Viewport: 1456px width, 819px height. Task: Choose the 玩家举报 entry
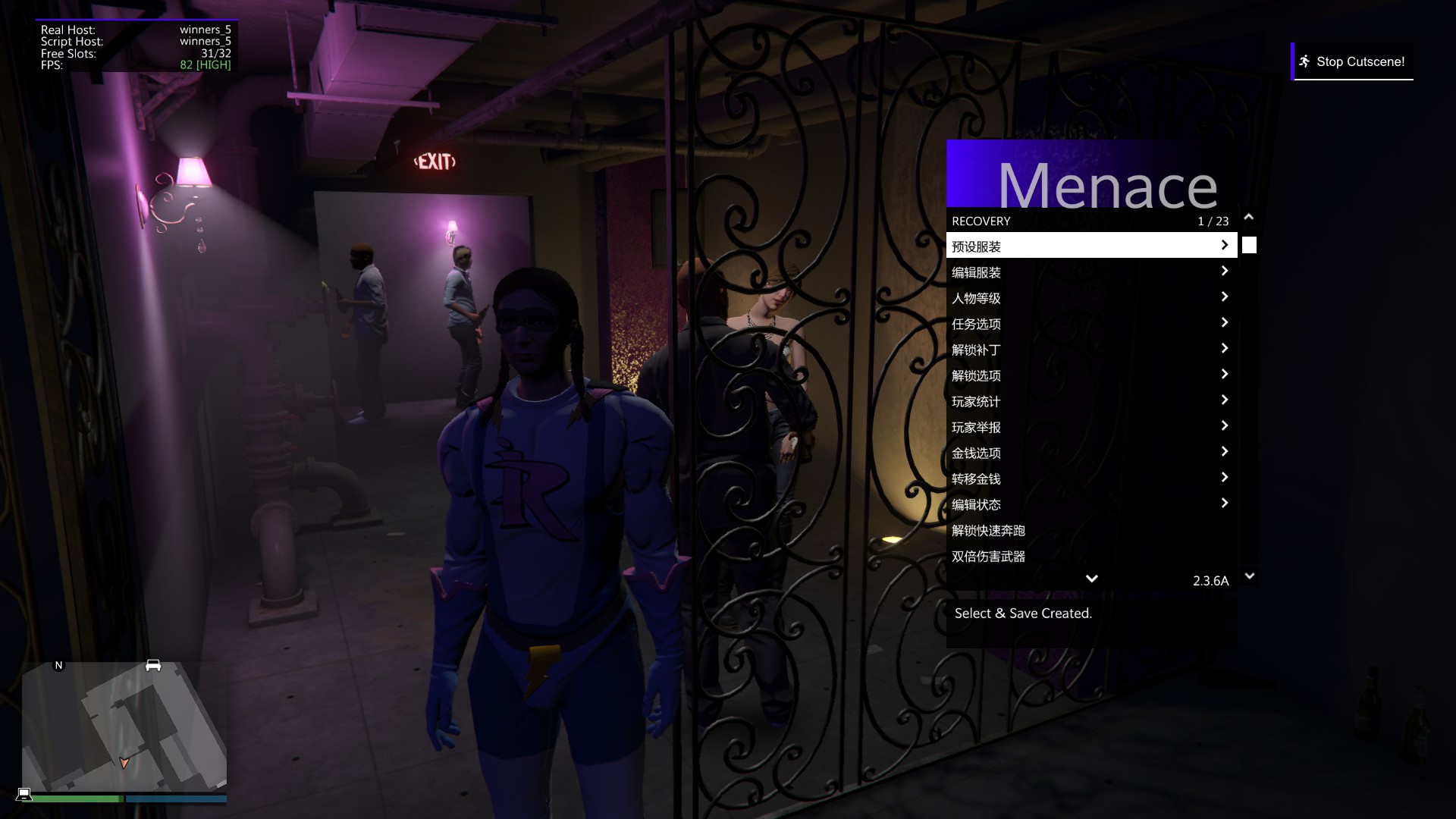[1090, 426]
